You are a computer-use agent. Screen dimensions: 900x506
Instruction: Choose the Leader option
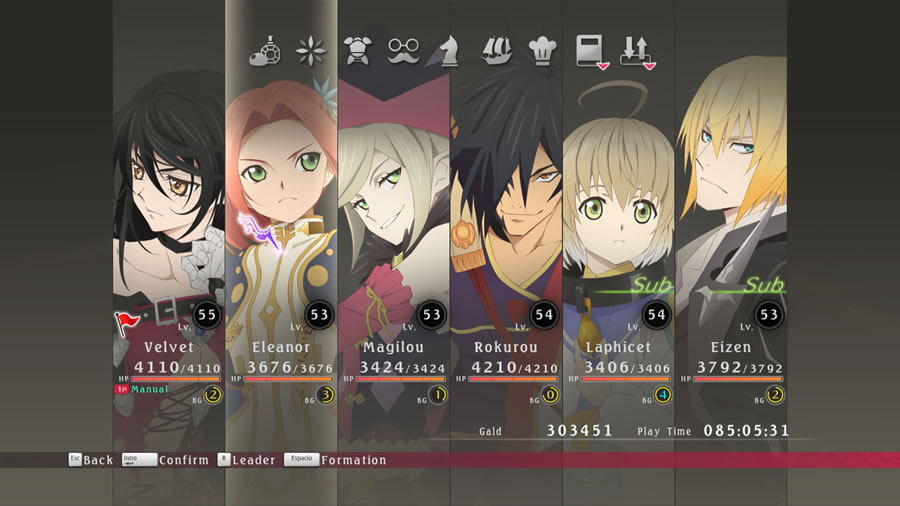246,460
